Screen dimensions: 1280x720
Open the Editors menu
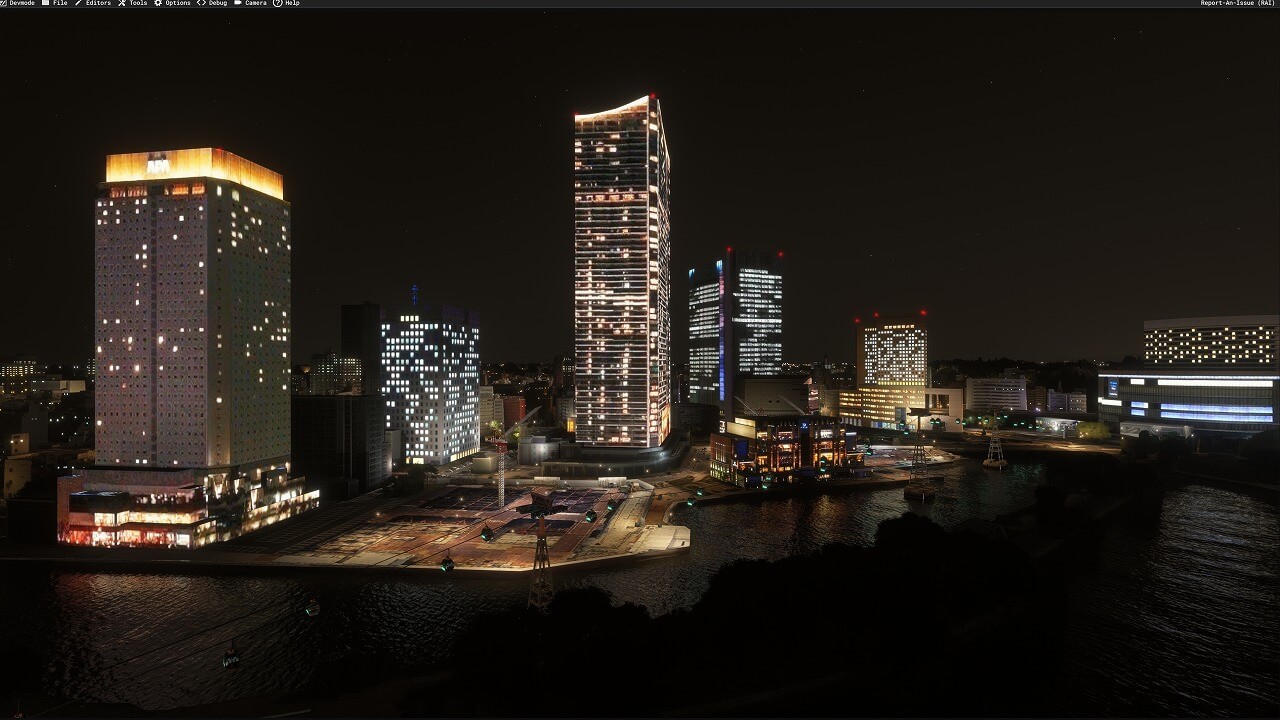pyautogui.click(x=93, y=3)
